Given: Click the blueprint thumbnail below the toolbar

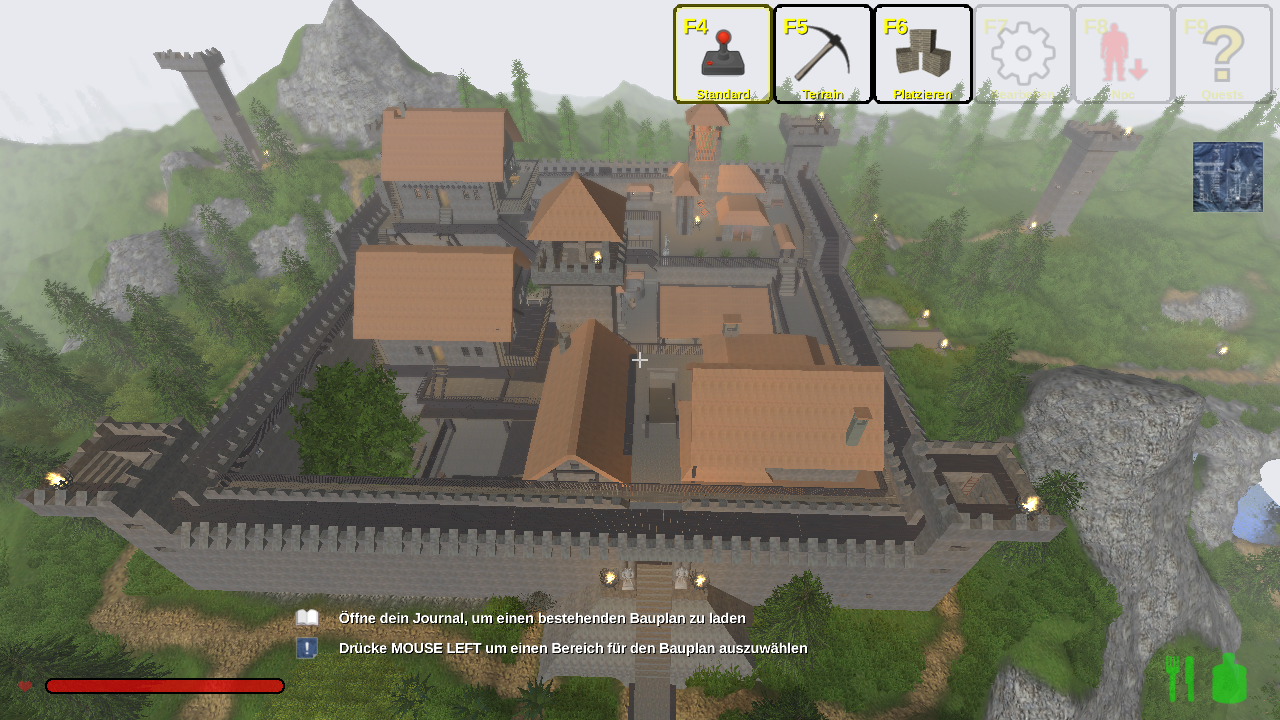Looking at the screenshot, I should (x=1227, y=177).
